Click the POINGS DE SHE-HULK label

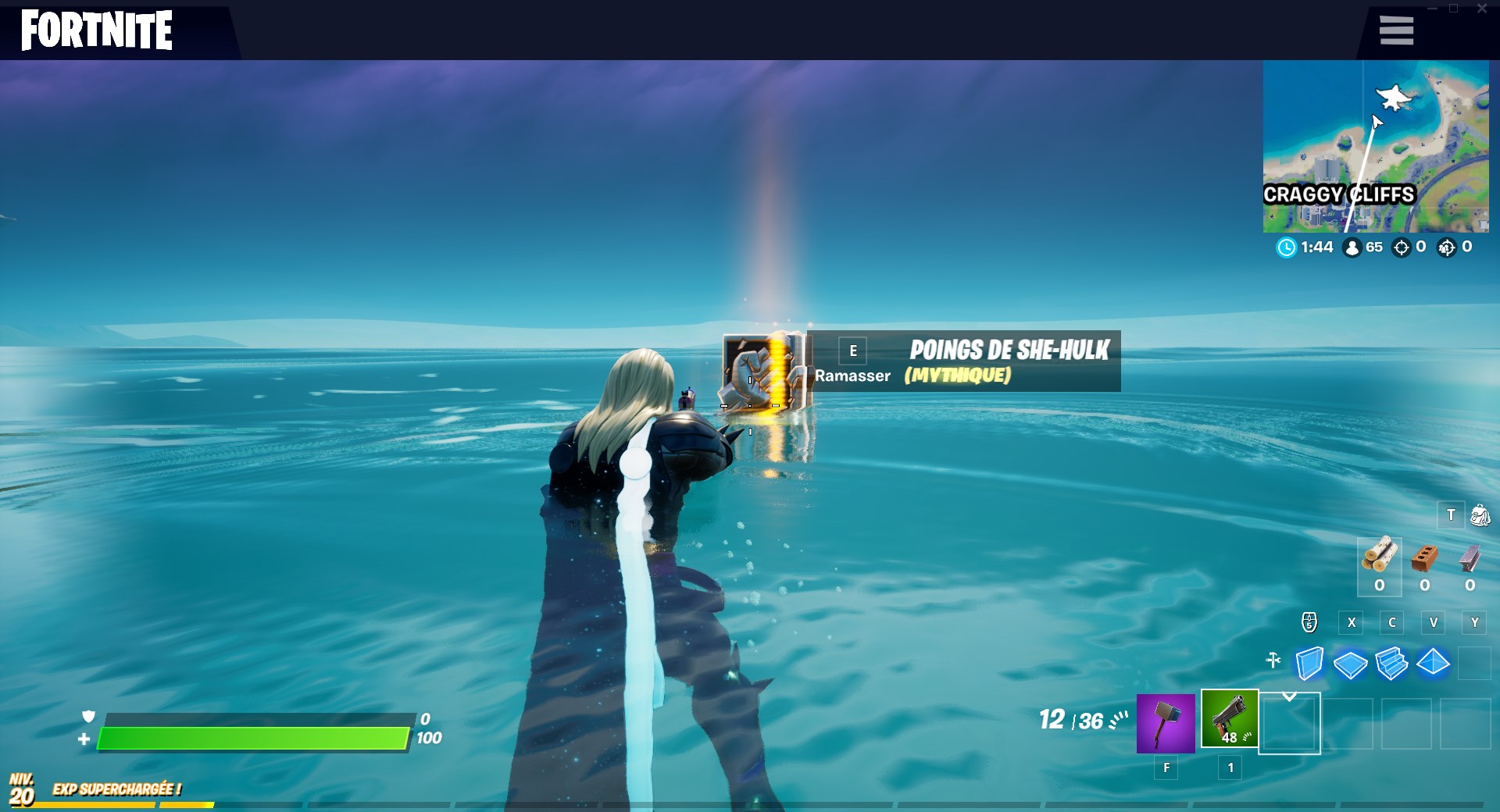click(1009, 350)
